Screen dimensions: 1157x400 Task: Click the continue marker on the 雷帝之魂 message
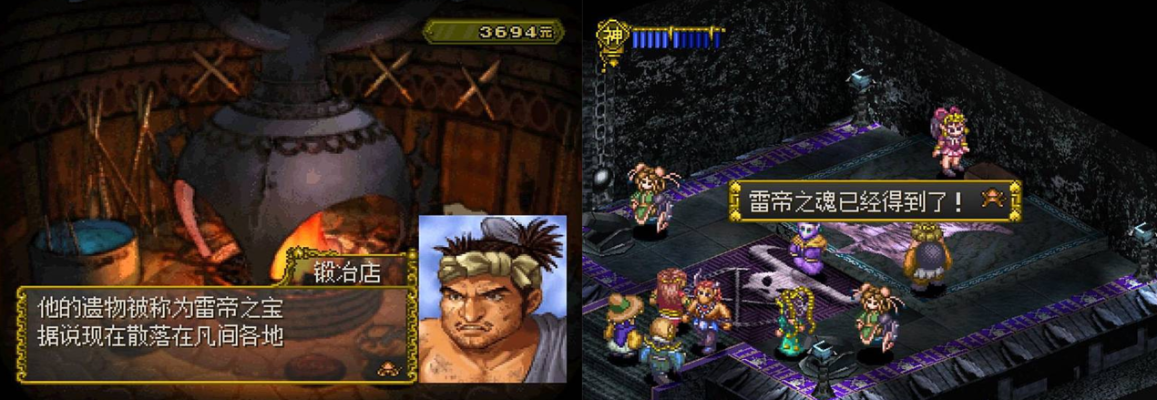tap(993, 200)
